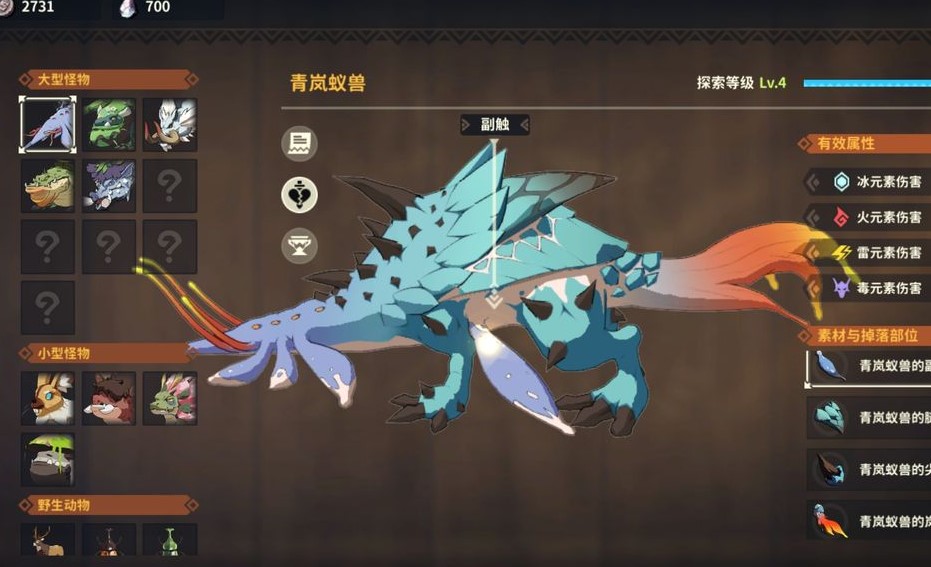Choose the fire element damage entry
The width and height of the screenshot is (931, 567).
click(870, 217)
